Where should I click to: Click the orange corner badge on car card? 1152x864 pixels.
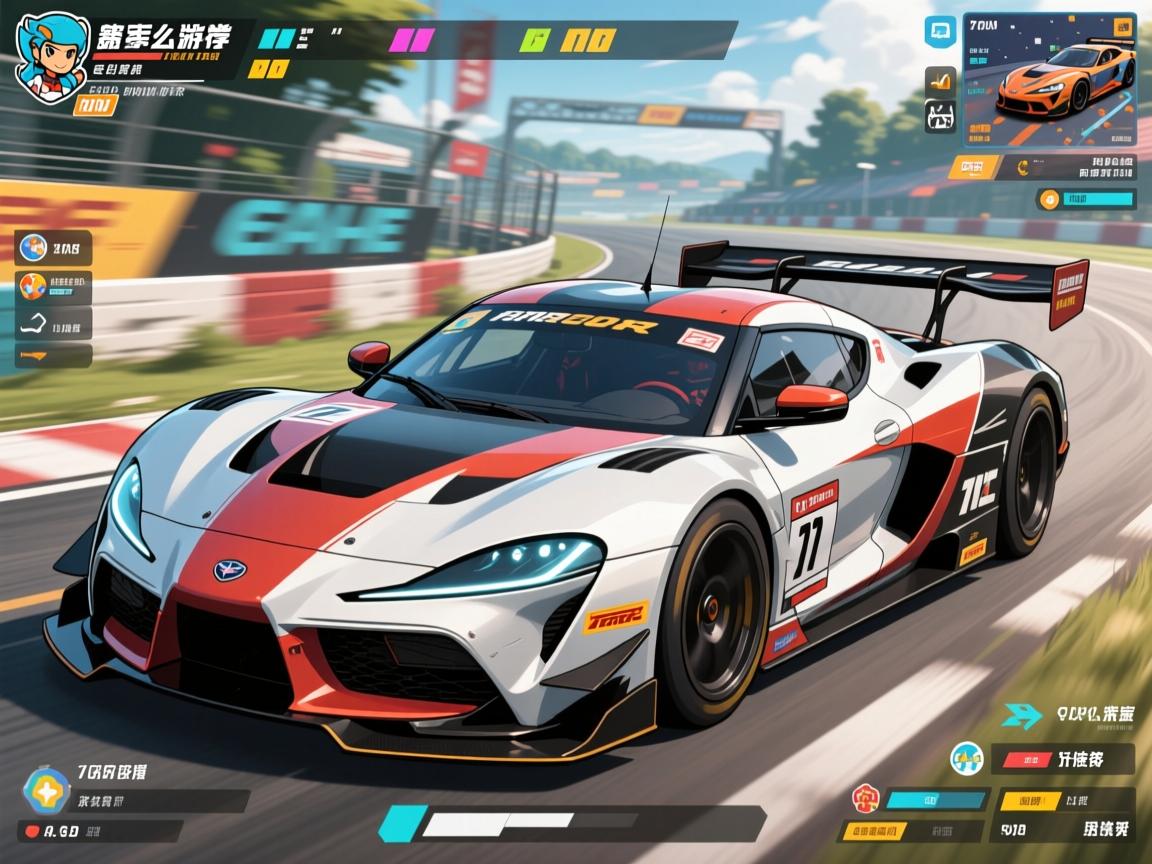click(x=1119, y=29)
